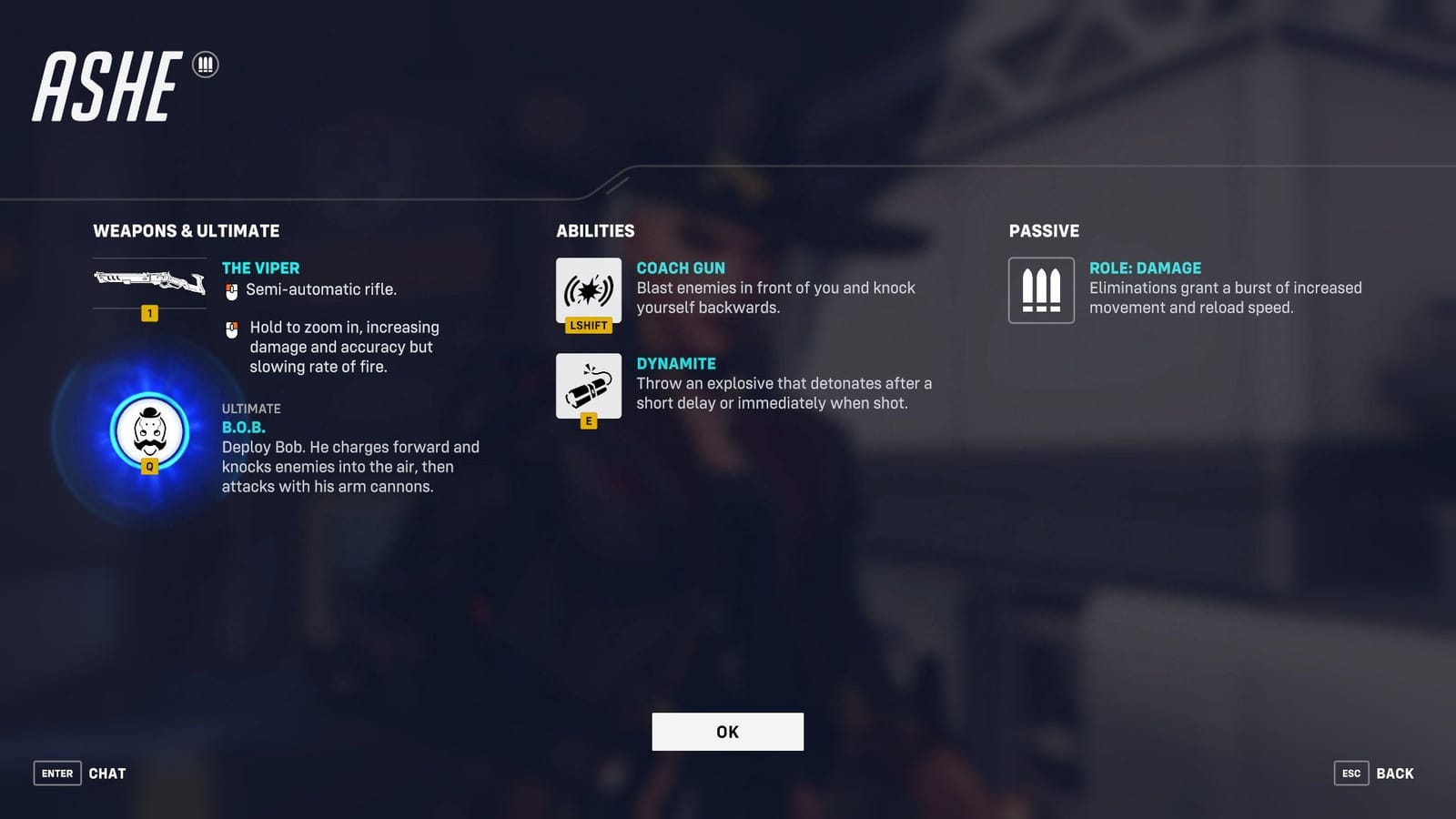Image resolution: width=1456 pixels, height=819 pixels.
Task: Click the Dynamite ability icon
Action: pos(589,386)
